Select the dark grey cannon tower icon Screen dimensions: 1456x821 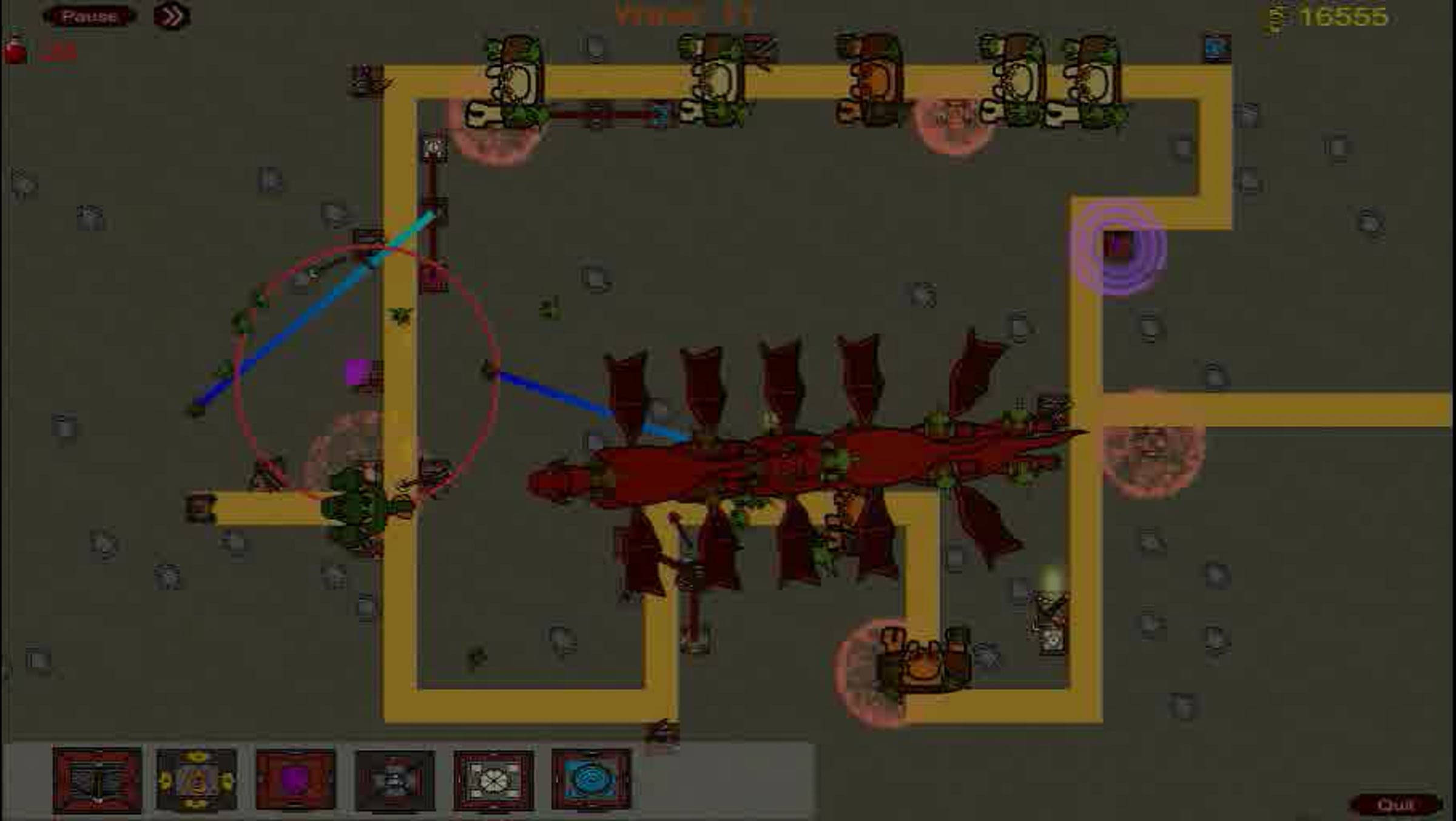pyautogui.click(x=394, y=780)
